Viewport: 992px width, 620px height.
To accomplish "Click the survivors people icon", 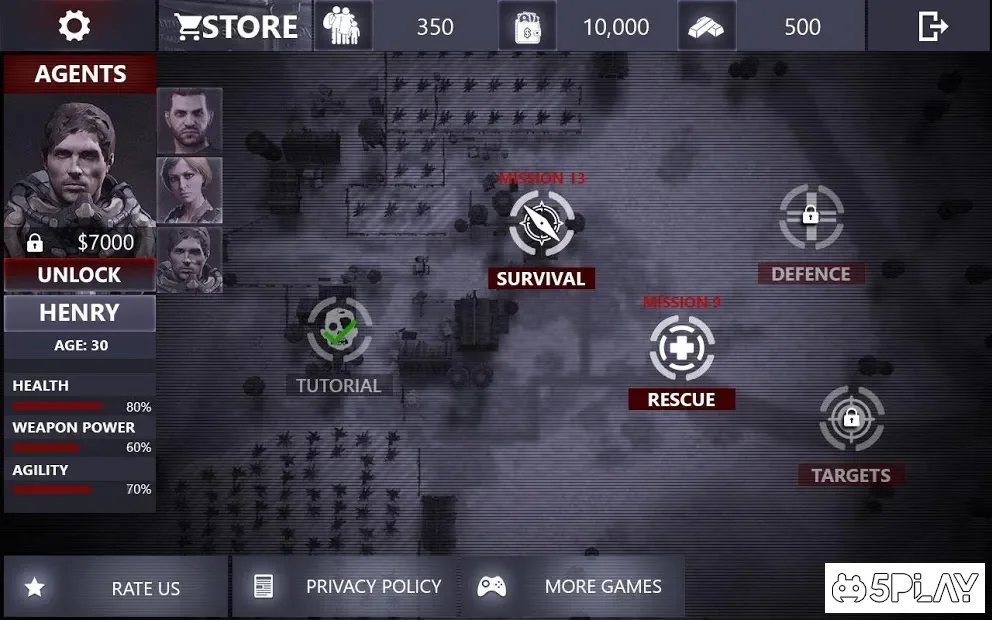I will pyautogui.click(x=343, y=26).
